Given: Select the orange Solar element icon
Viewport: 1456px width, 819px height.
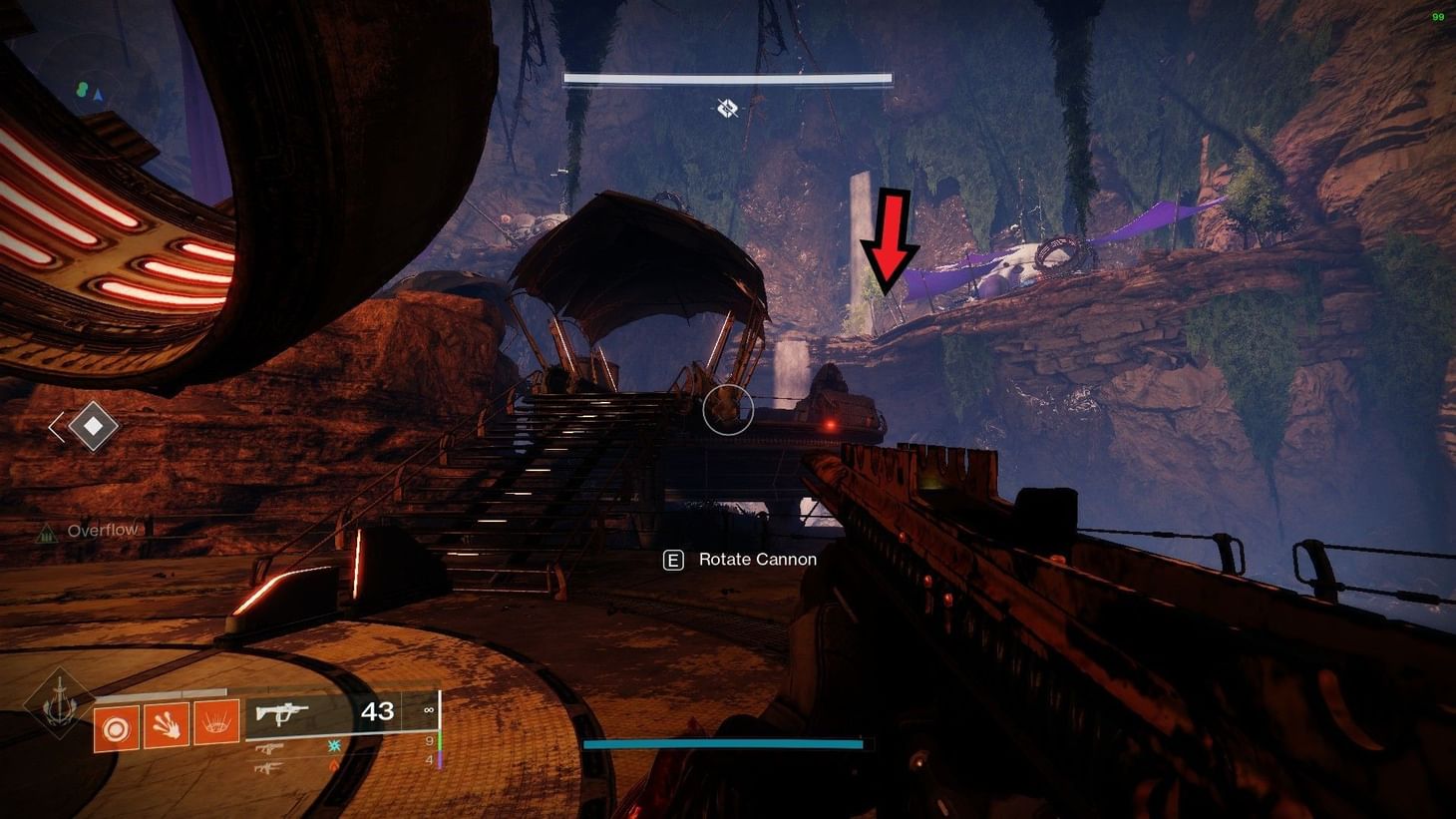Looking at the screenshot, I should point(332,766).
